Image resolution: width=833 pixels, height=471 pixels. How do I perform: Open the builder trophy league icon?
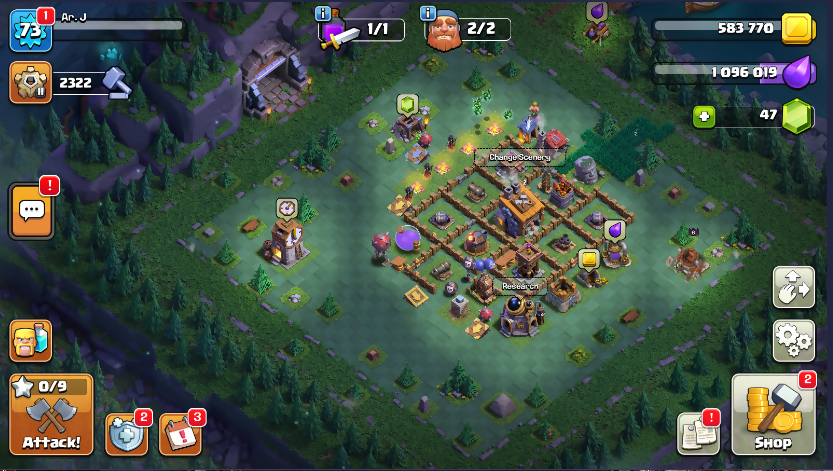(x=30, y=82)
